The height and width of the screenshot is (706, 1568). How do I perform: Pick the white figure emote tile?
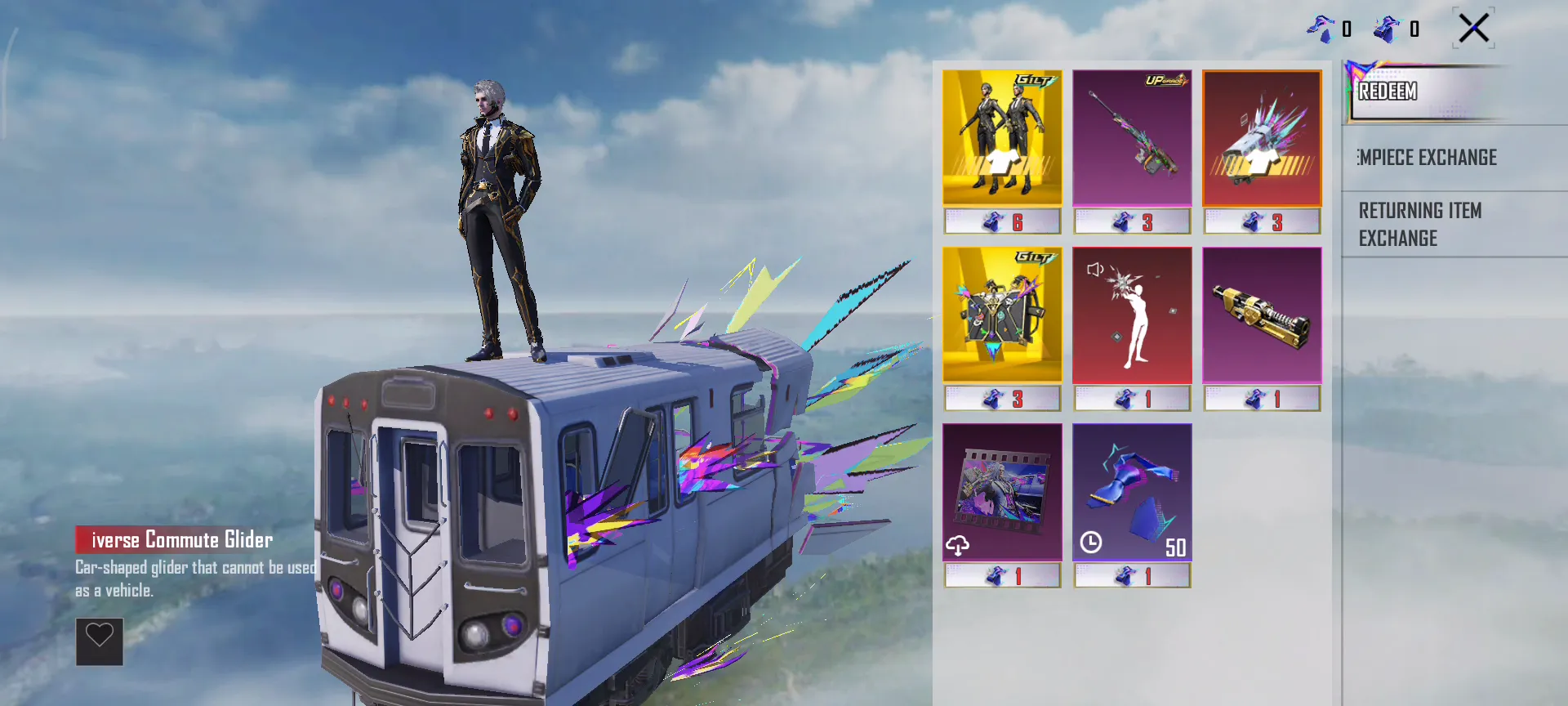coord(1132,315)
